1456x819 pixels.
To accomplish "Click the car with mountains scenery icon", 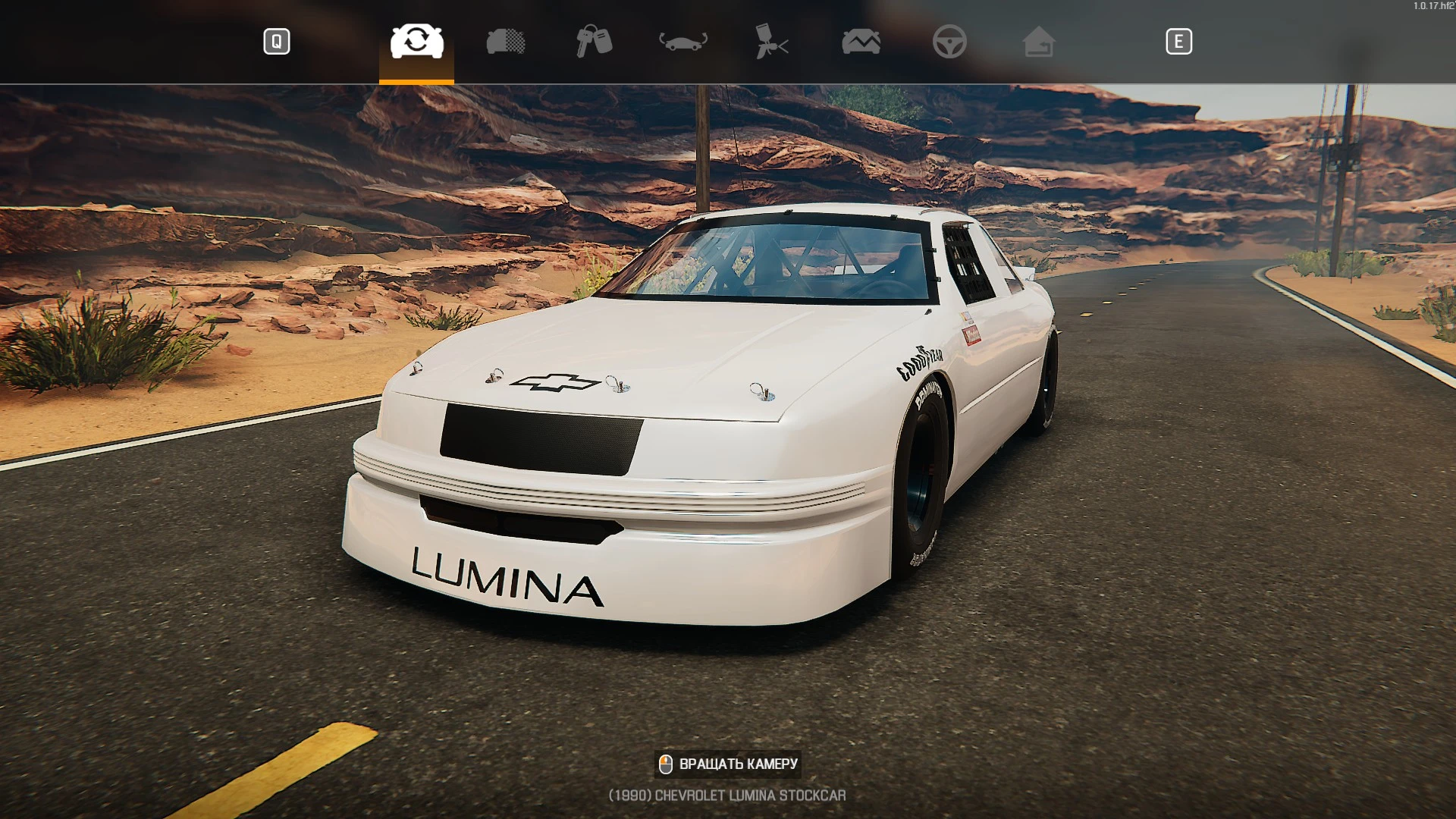I will [x=861, y=42].
